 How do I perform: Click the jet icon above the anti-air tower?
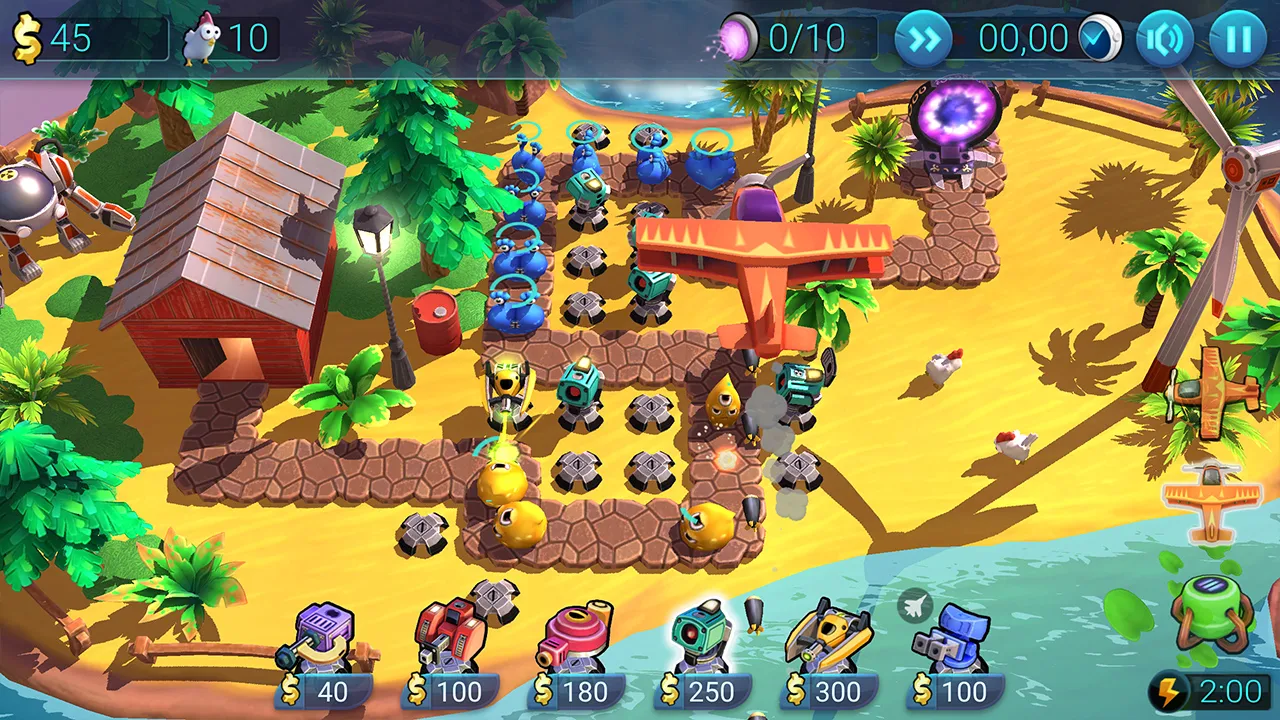point(915,605)
